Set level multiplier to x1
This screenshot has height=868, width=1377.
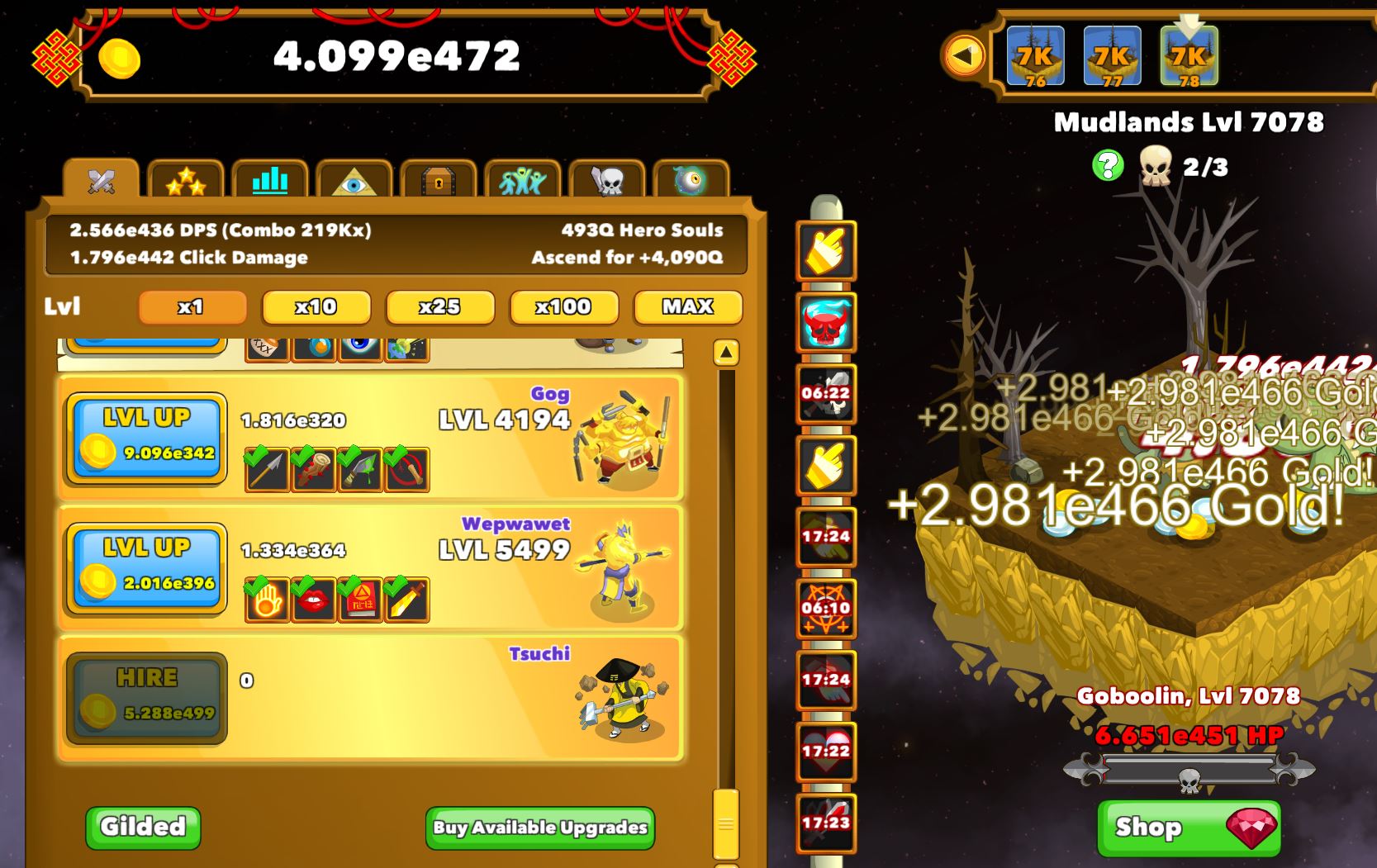click(192, 307)
